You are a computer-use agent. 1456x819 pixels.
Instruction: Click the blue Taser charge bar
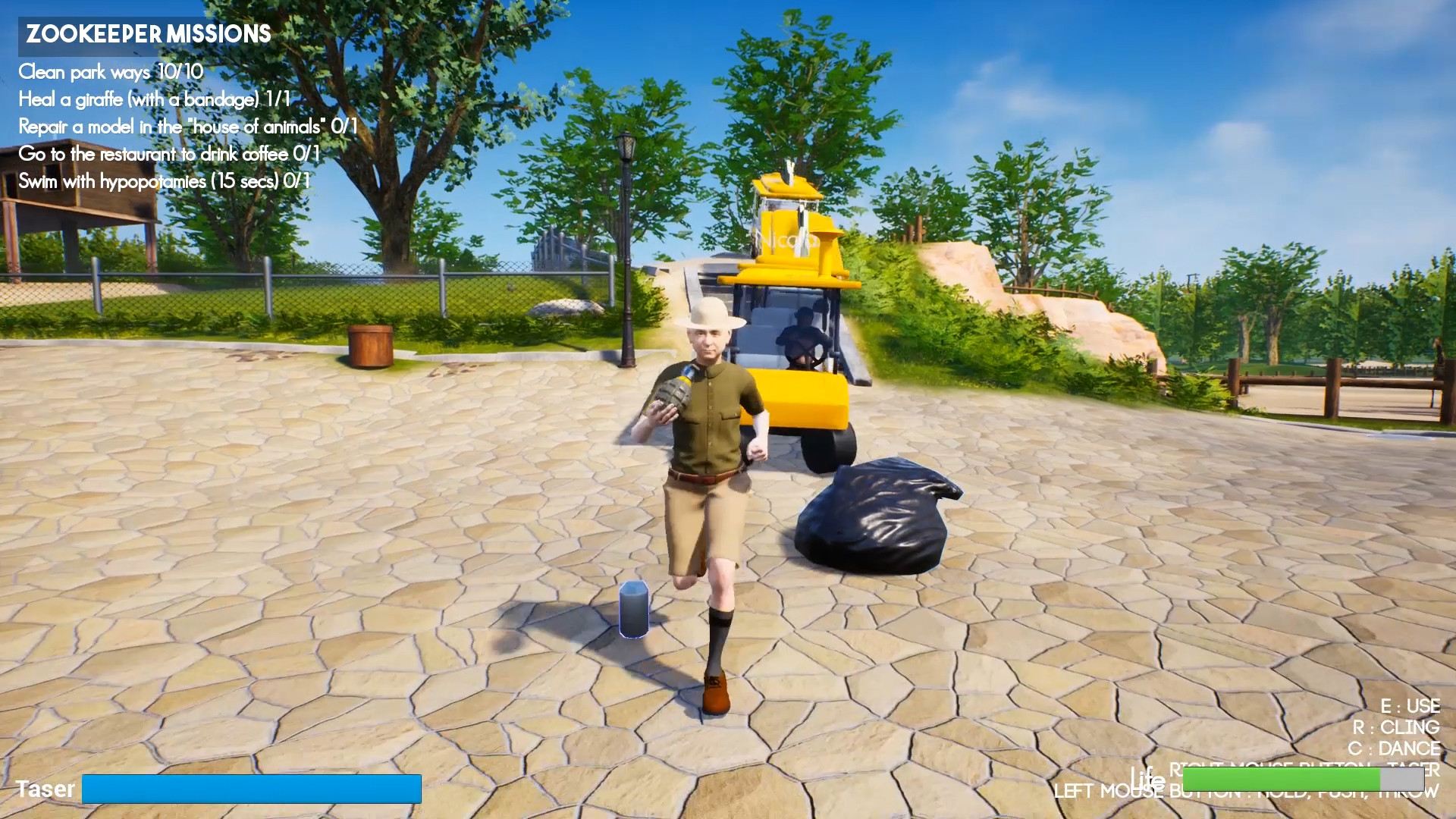click(253, 789)
